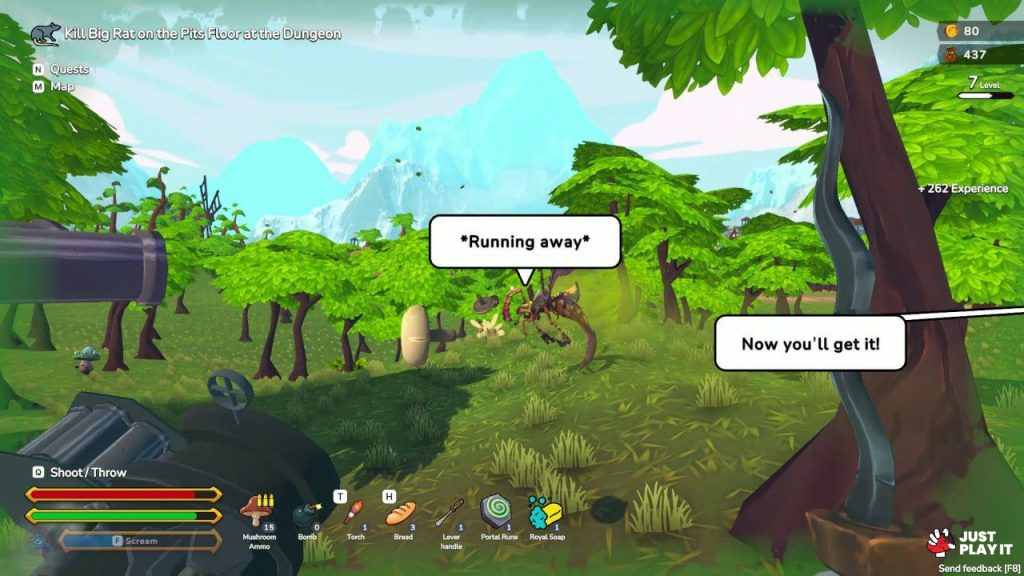Click the Big Rat quest tracker
The height and width of the screenshot is (576, 1024).
(202, 34)
